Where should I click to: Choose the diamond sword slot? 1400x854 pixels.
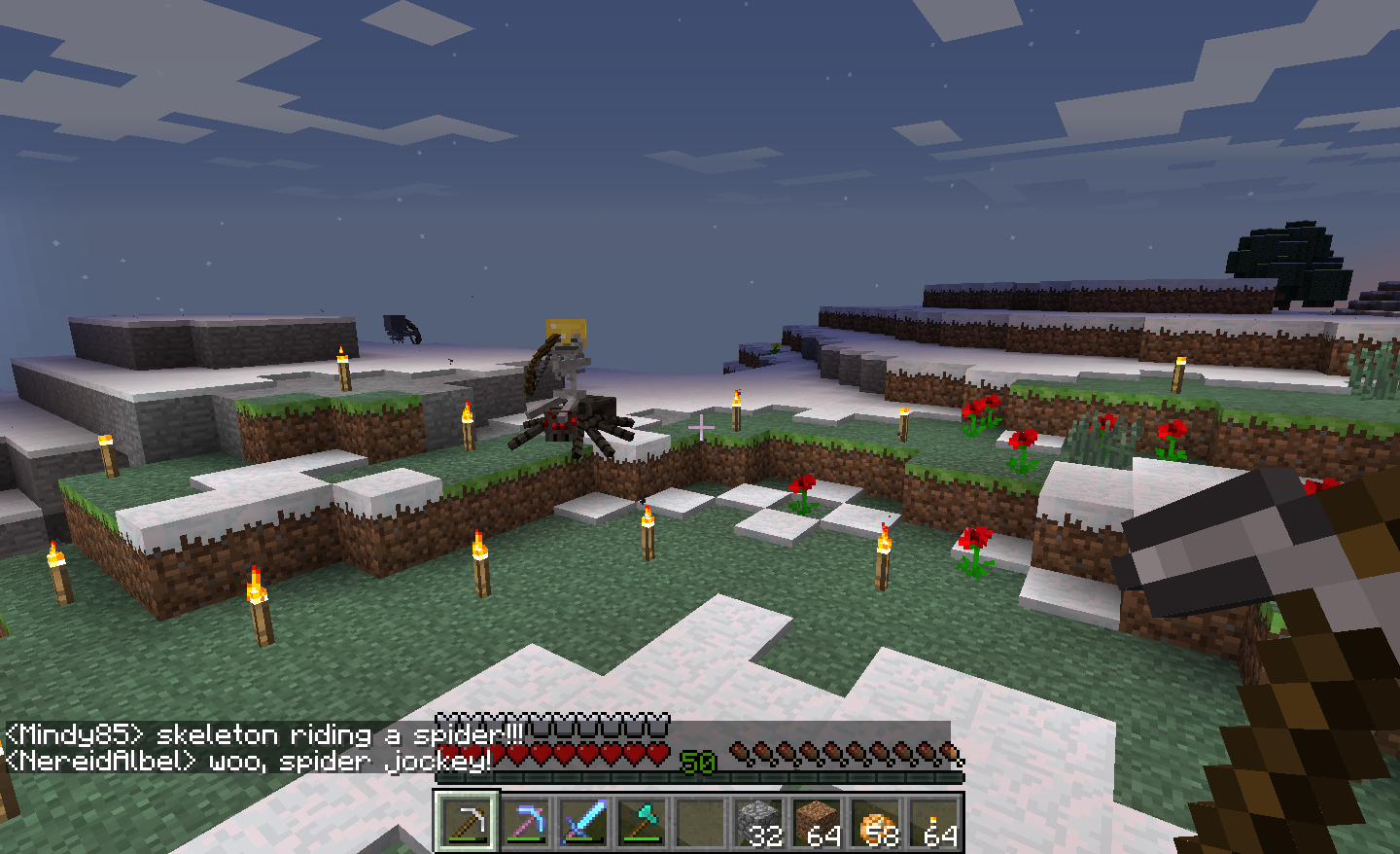(x=583, y=822)
